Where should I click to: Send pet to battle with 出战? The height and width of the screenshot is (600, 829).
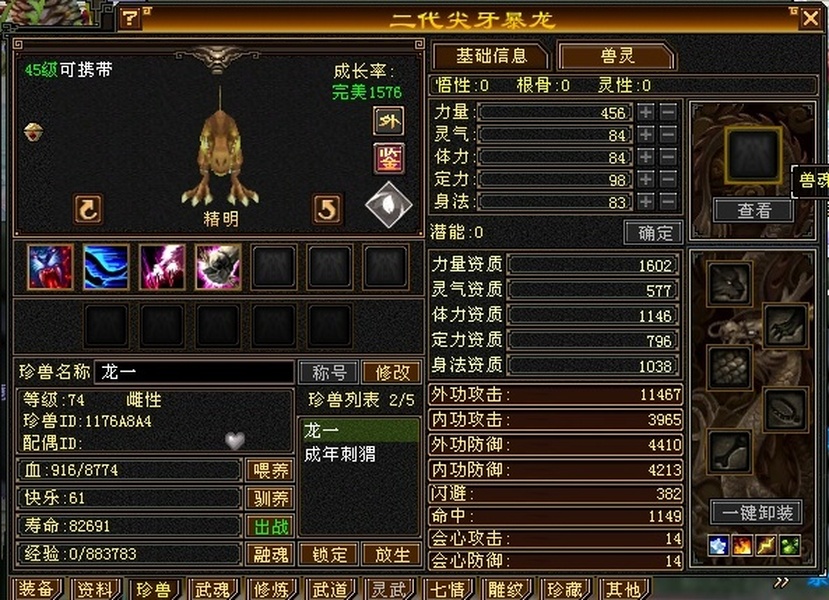coord(268,526)
